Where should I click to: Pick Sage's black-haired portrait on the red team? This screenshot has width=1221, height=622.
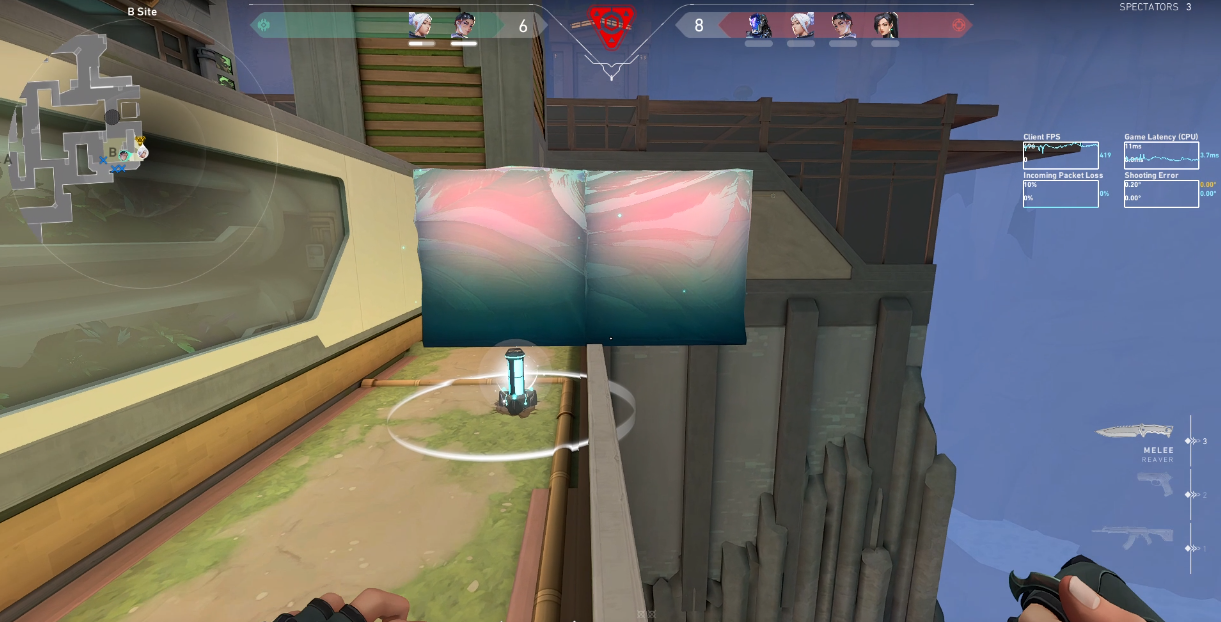(885, 25)
